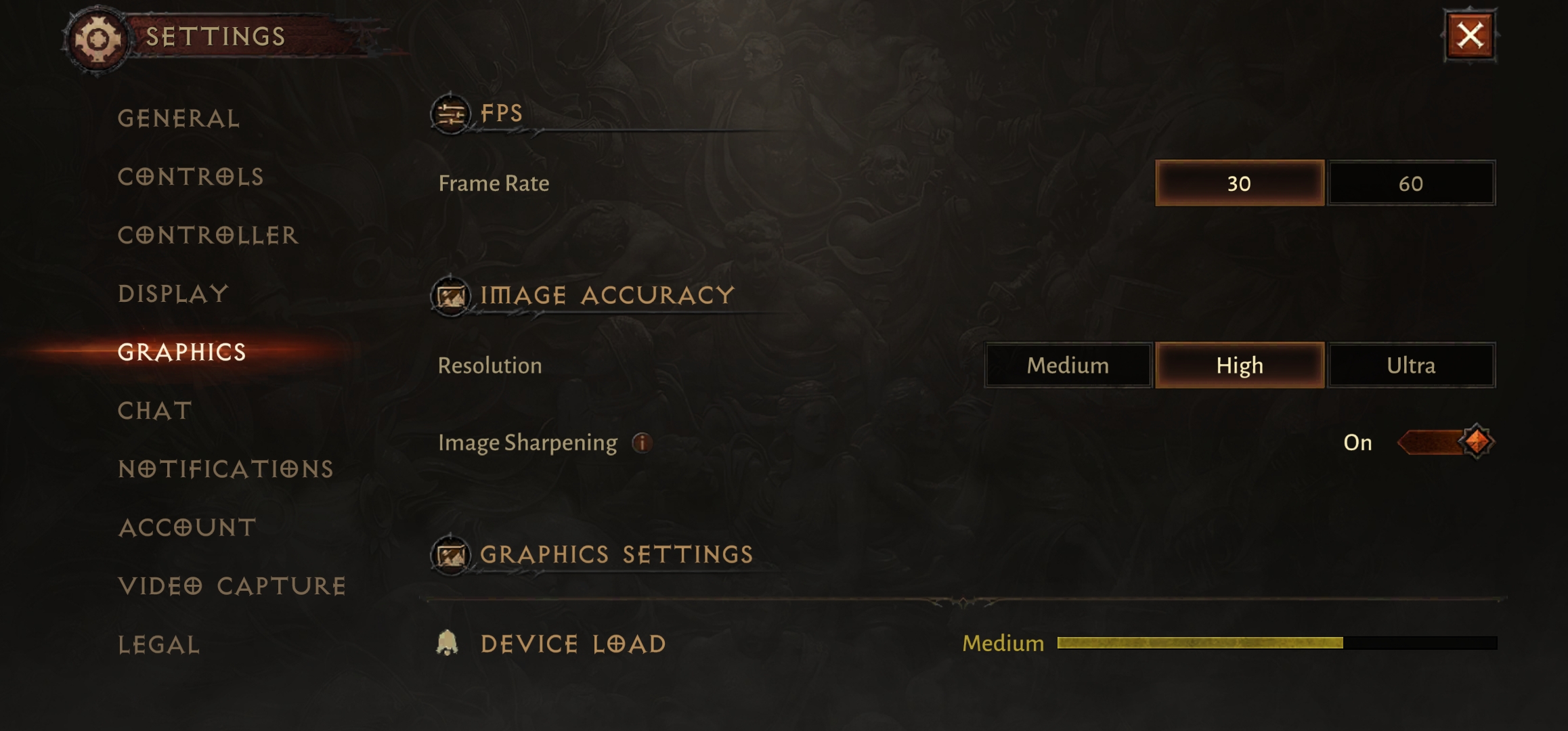The height and width of the screenshot is (731, 1568).
Task: Set Frame Rate to 30
Action: point(1239,183)
